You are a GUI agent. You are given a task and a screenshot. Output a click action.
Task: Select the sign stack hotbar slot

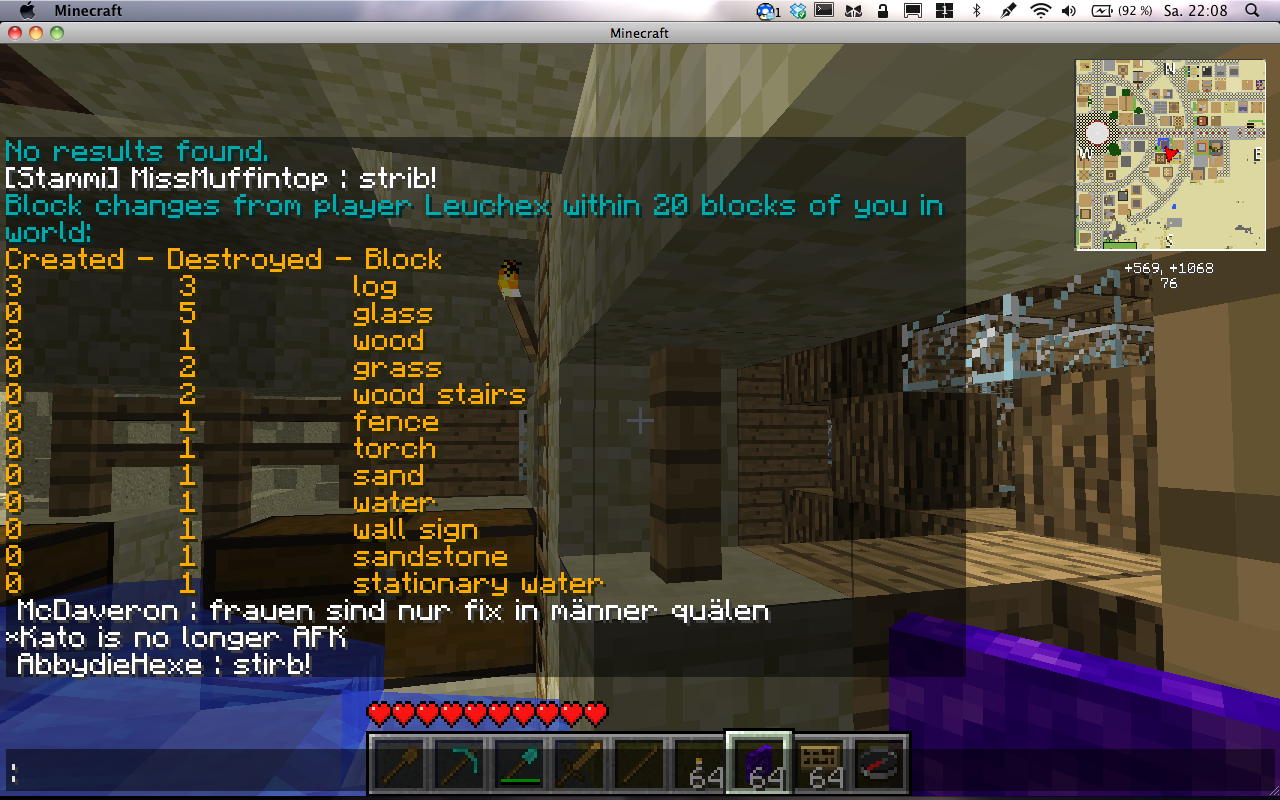(x=820, y=765)
